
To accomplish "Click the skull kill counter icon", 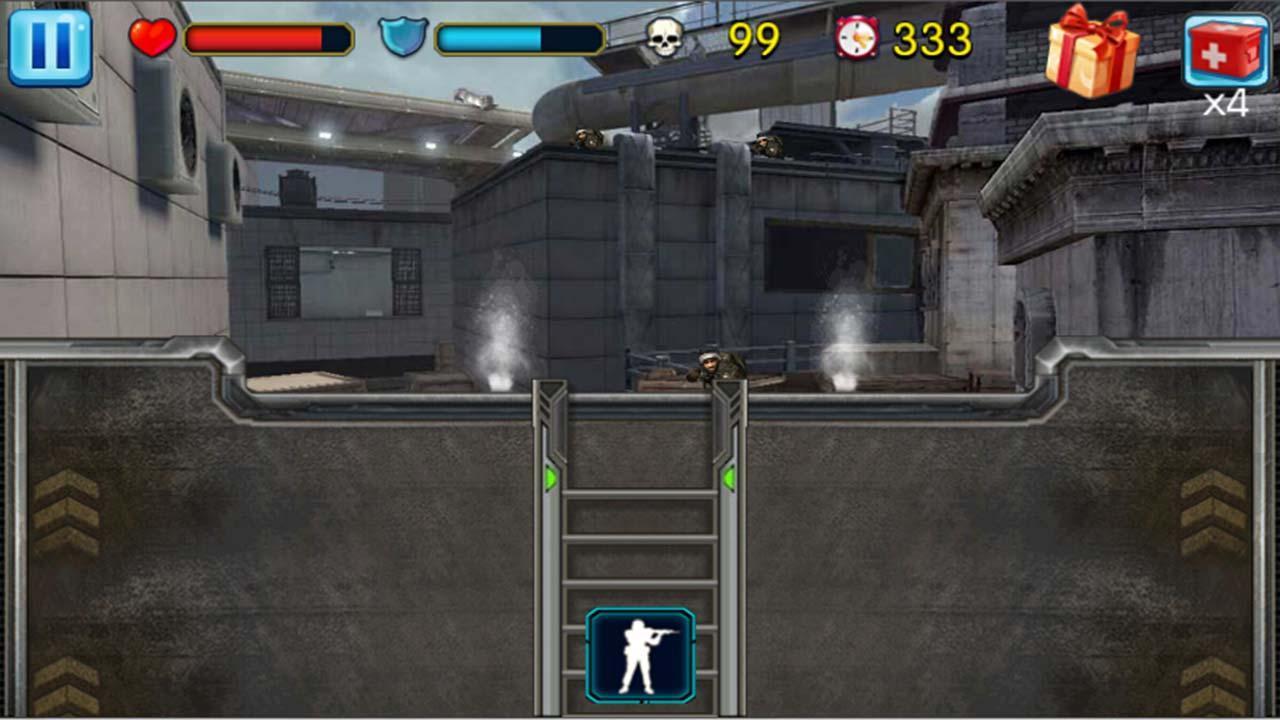I will [x=667, y=39].
